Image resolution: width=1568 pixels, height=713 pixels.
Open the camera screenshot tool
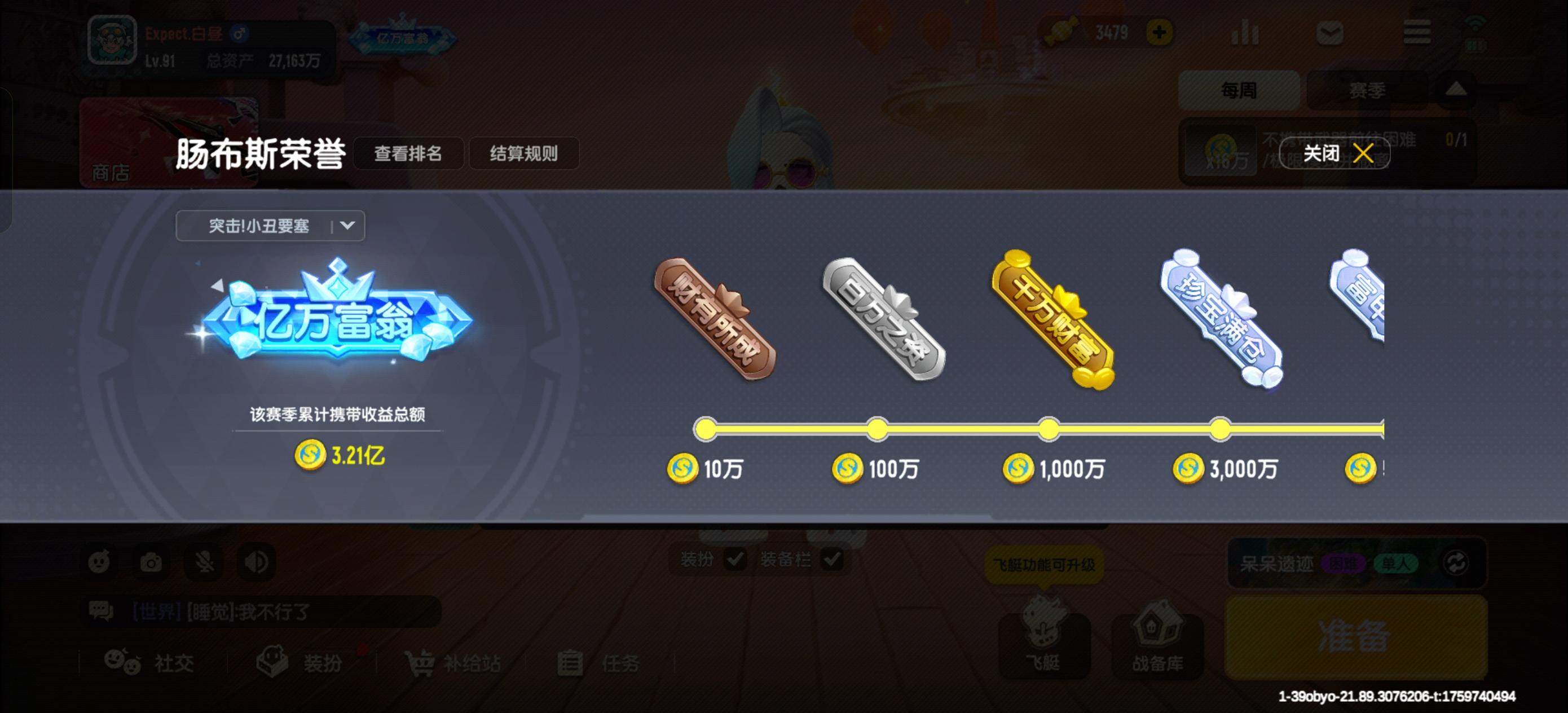pos(151,562)
